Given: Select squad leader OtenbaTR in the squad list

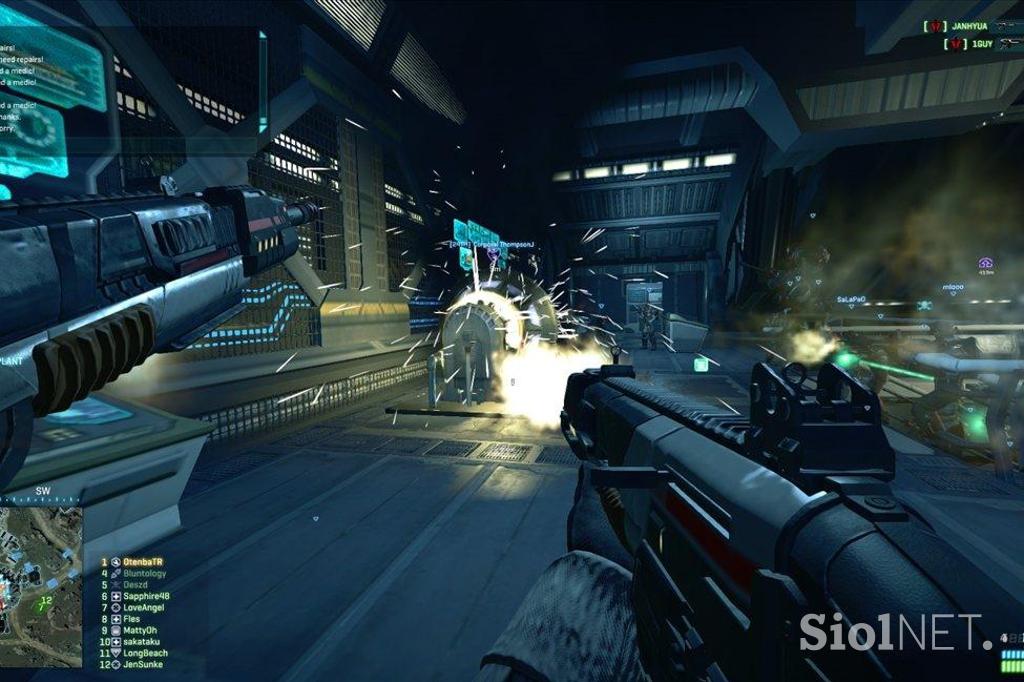Looking at the screenshot, I should tap(143, 562).
